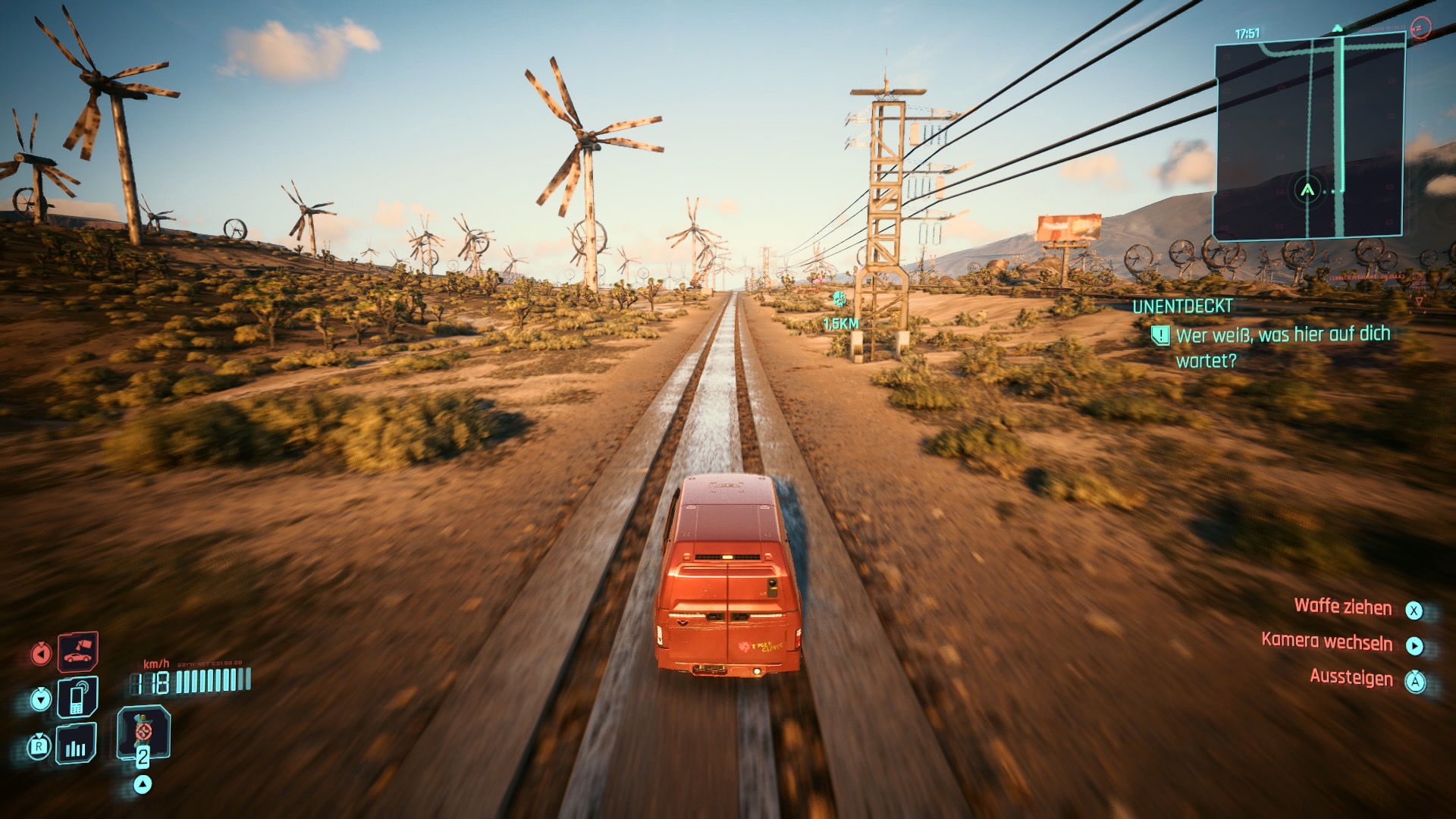Open the radio bars icon
Image resolution: width=1456 pixels, height=819 pixels.
click(x=76, y=744)
